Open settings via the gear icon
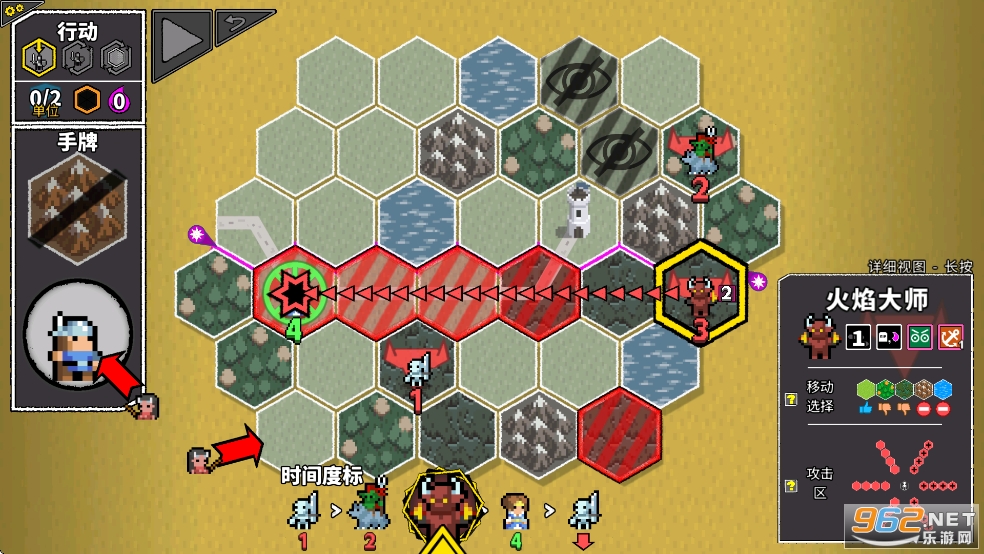Viewport: 984px width, 554px height. click(x=14, y=6)
